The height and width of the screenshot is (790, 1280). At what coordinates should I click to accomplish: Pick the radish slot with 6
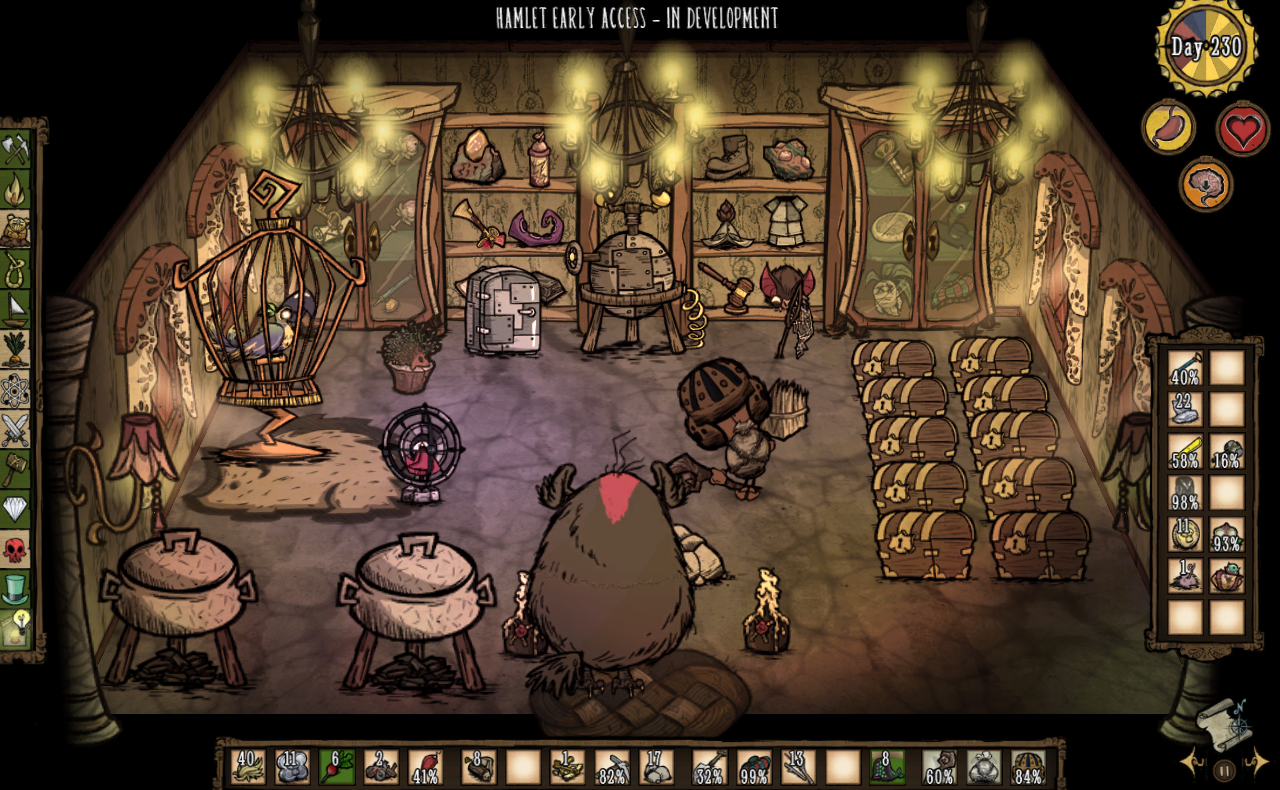pos(336,767)
